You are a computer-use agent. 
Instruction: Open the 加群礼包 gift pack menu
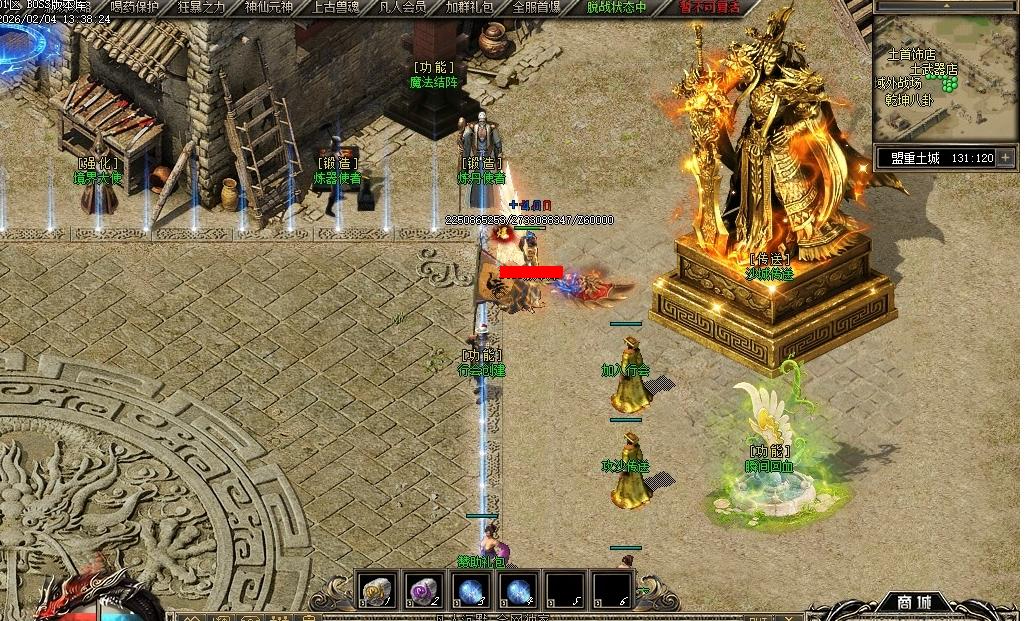pyautogui.click(x=469, y=7)
